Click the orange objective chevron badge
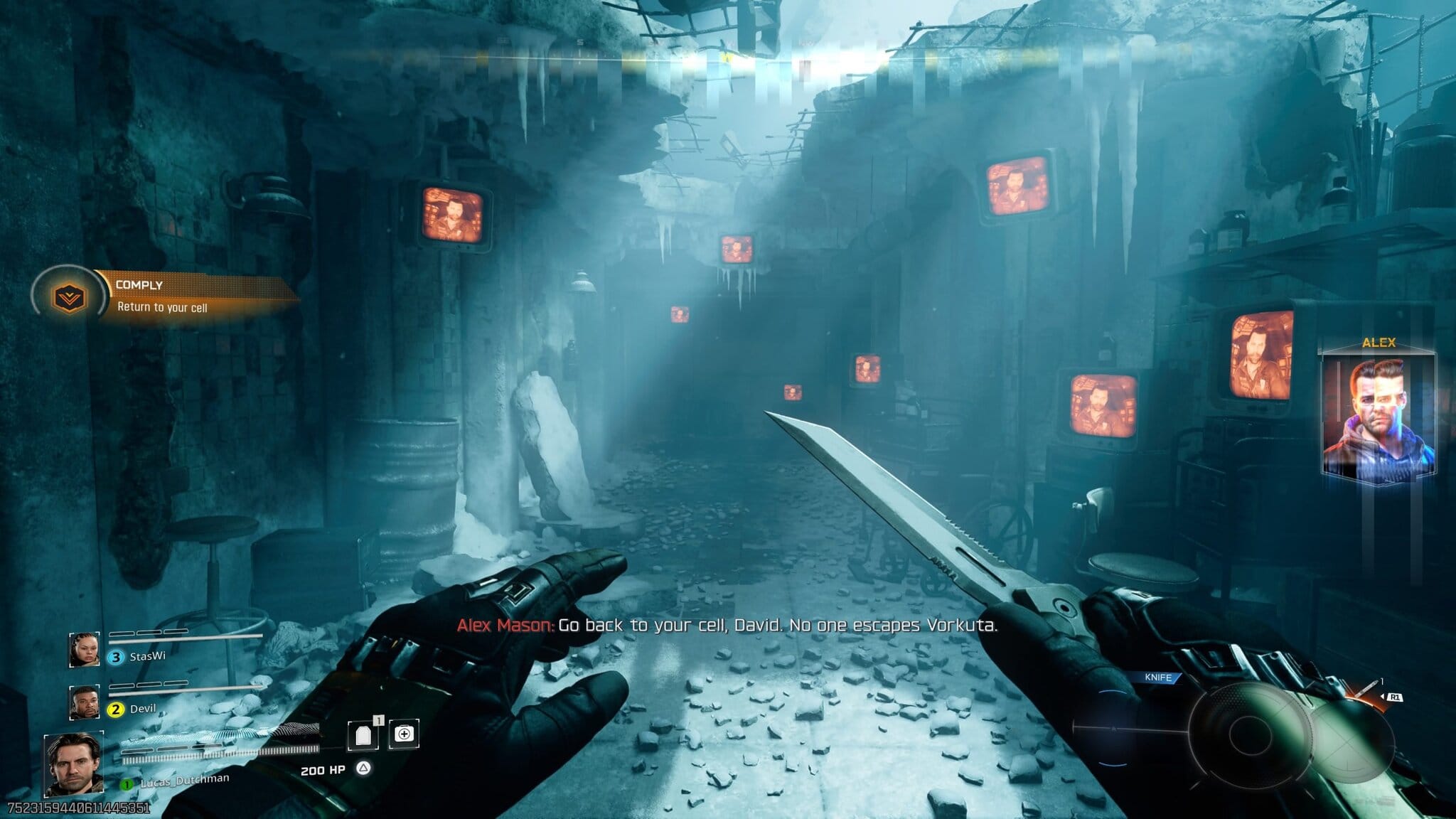 [69, 298]
